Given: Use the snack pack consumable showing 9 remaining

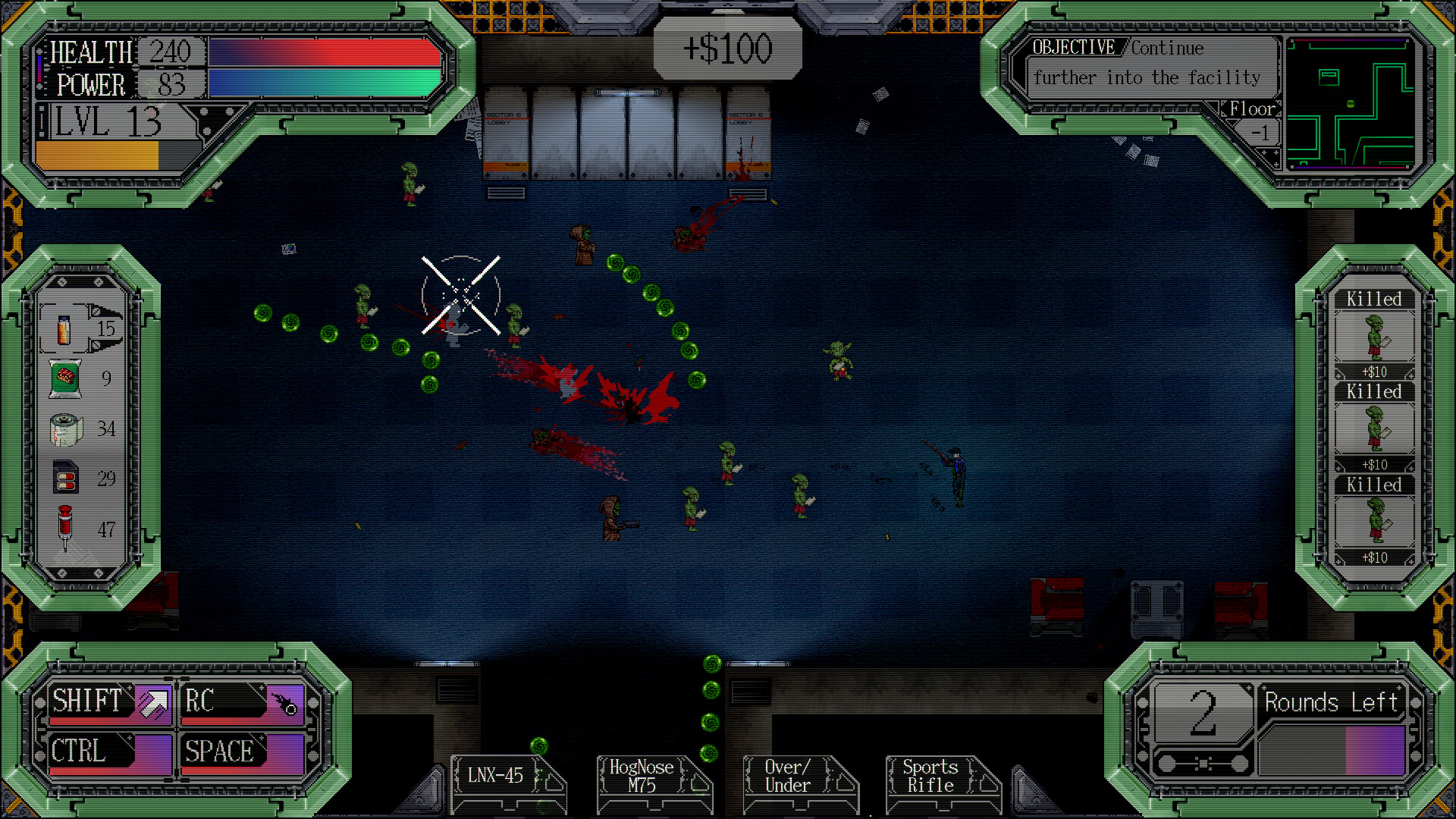Looking at the screenshot, I should (66, 377).
